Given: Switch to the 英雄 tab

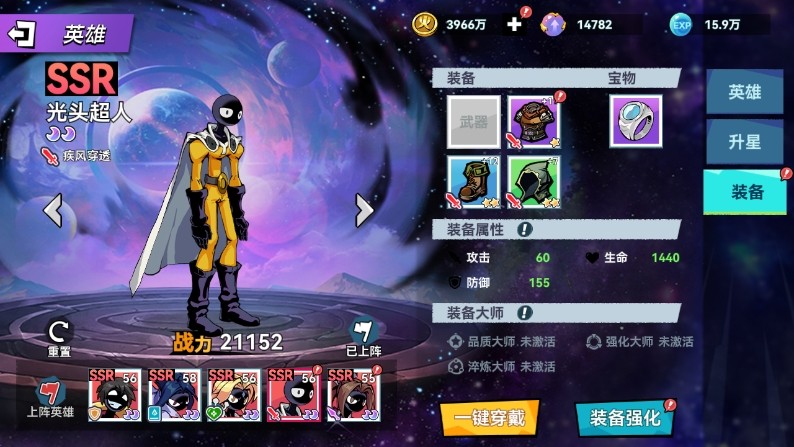Looking at the screenshot, I should 744,92.
